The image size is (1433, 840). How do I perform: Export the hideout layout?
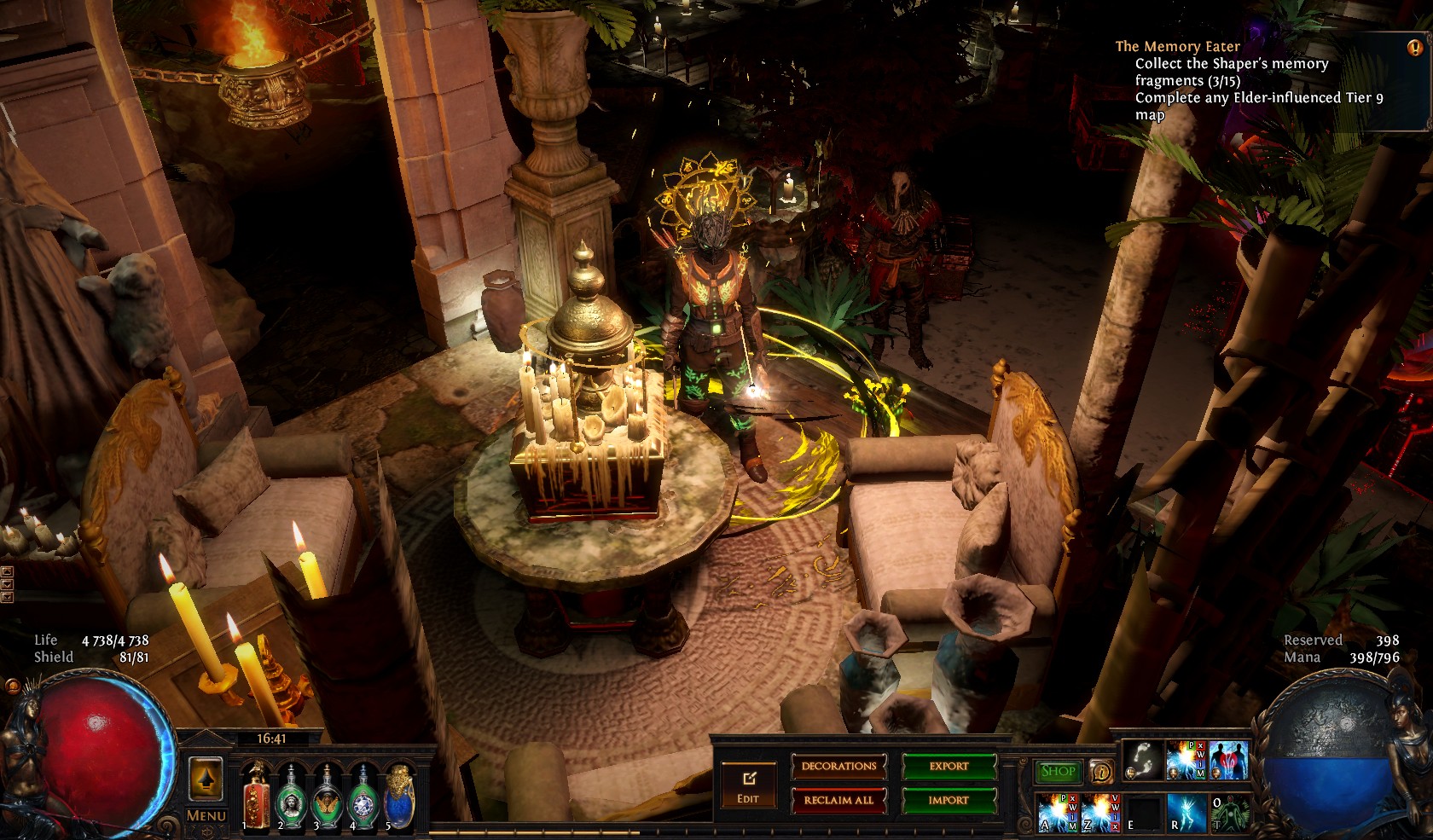point(949,766)
